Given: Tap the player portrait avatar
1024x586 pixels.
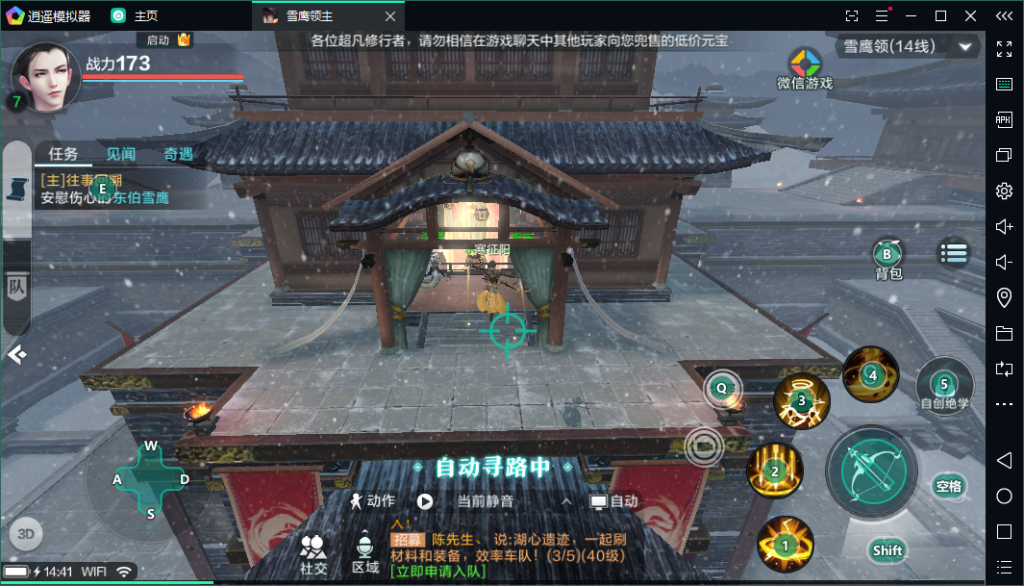Looking at the screenshot, I should coord(45,73).
